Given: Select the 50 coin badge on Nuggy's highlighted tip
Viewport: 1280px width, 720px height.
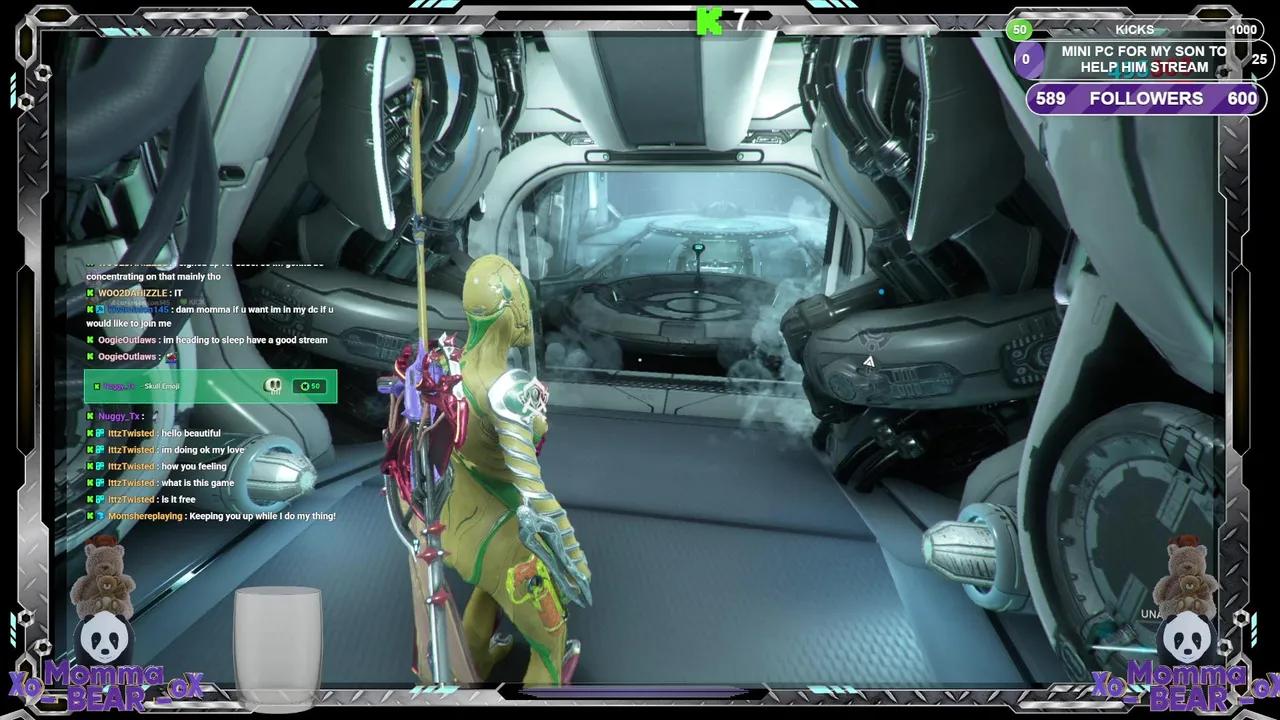Looking at the screenshot, I should pyautogui.click(x=310, y=386).
